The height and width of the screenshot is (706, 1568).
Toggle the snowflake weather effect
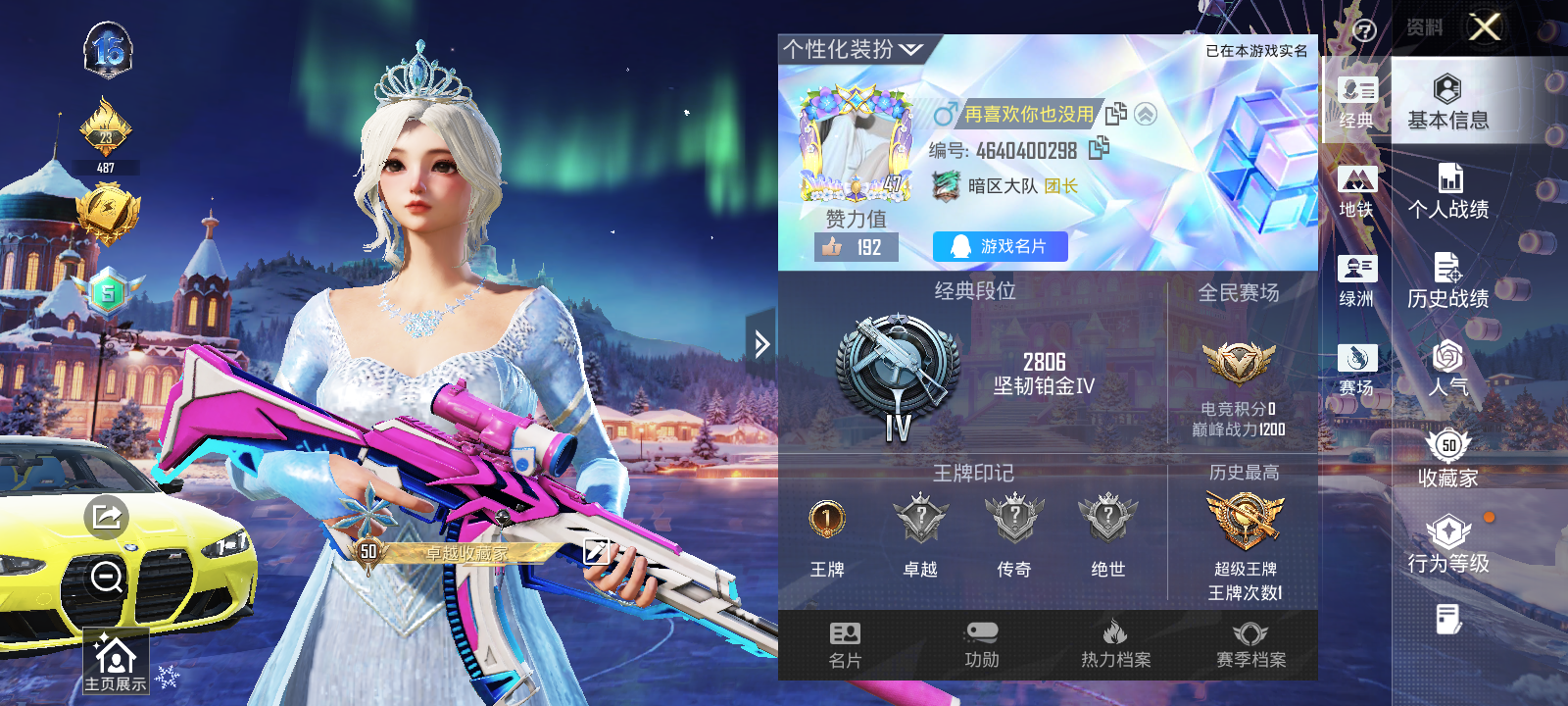click(x=167, y=675)
